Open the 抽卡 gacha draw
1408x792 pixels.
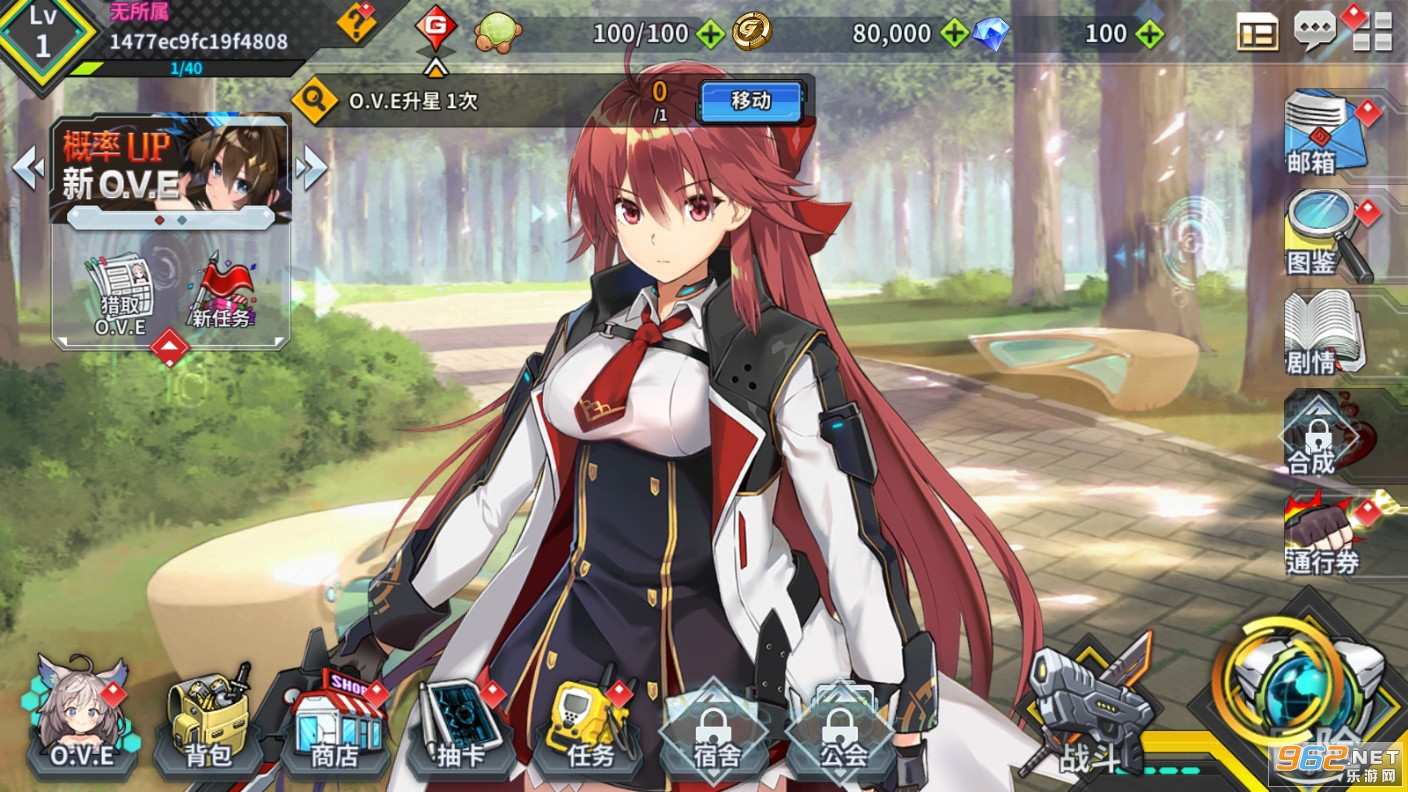pyautogui.click(x=461, y=722)
